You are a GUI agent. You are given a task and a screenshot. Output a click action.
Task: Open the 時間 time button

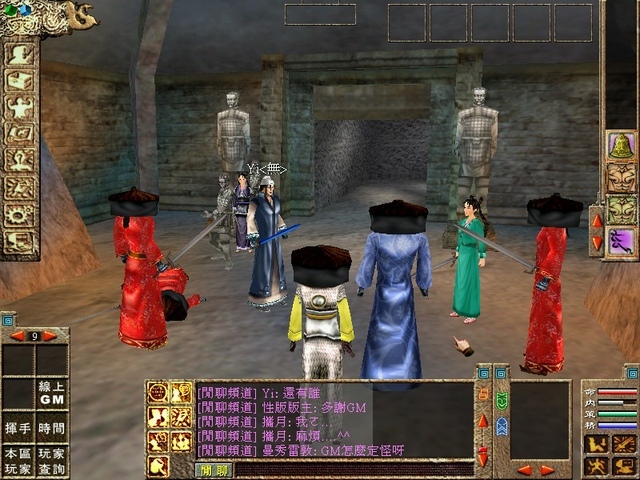pos(52,427)
